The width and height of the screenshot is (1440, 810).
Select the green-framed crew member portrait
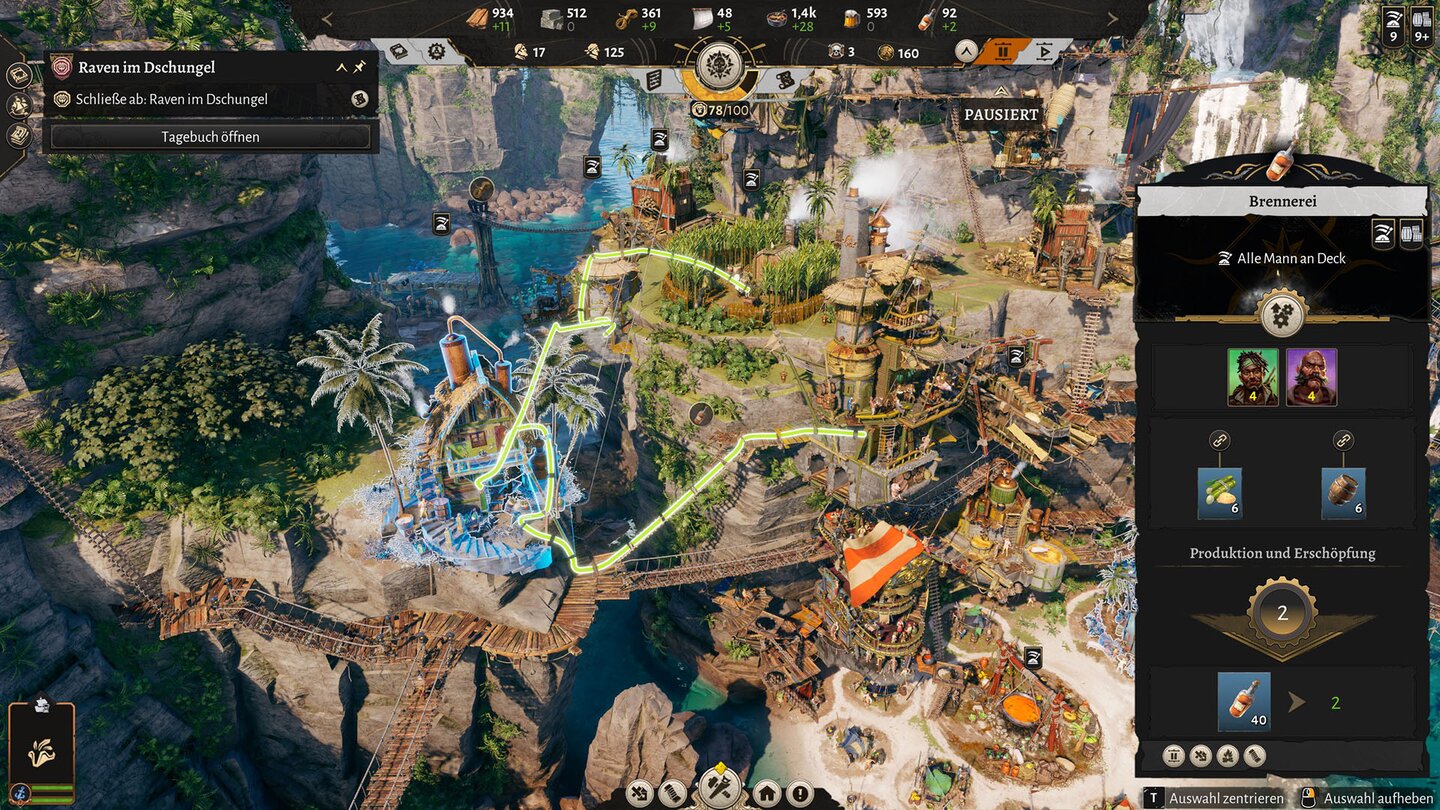pos(1253,377)
